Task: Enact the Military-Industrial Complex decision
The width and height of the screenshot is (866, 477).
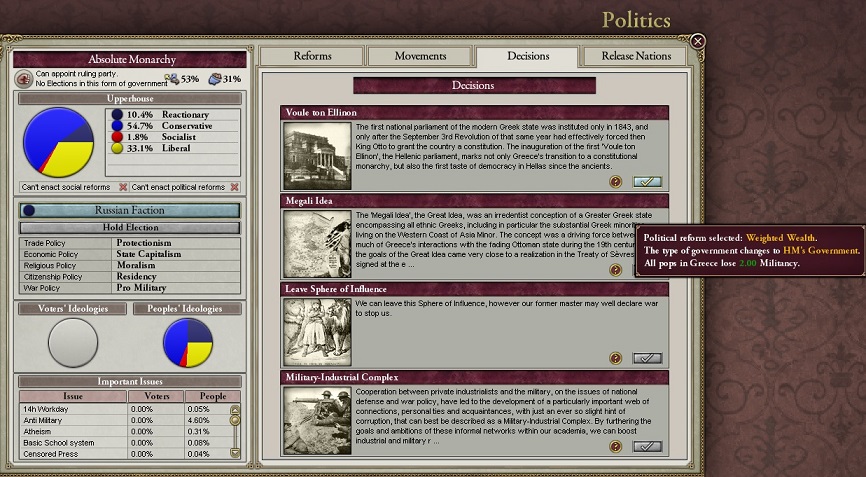Action: (648, 446)
